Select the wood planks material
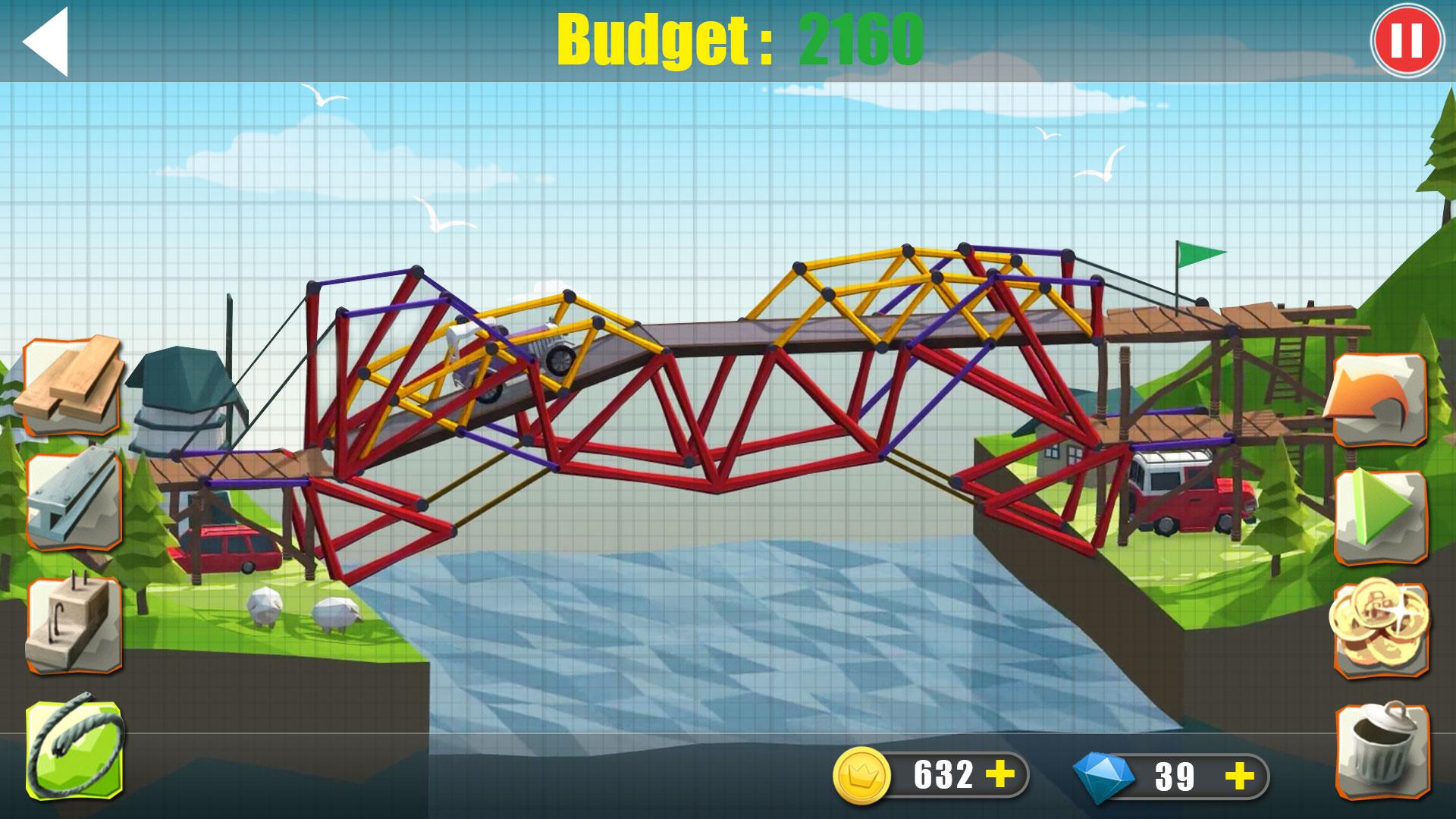This screenshot has width=1456, height=819. [72, 385]
